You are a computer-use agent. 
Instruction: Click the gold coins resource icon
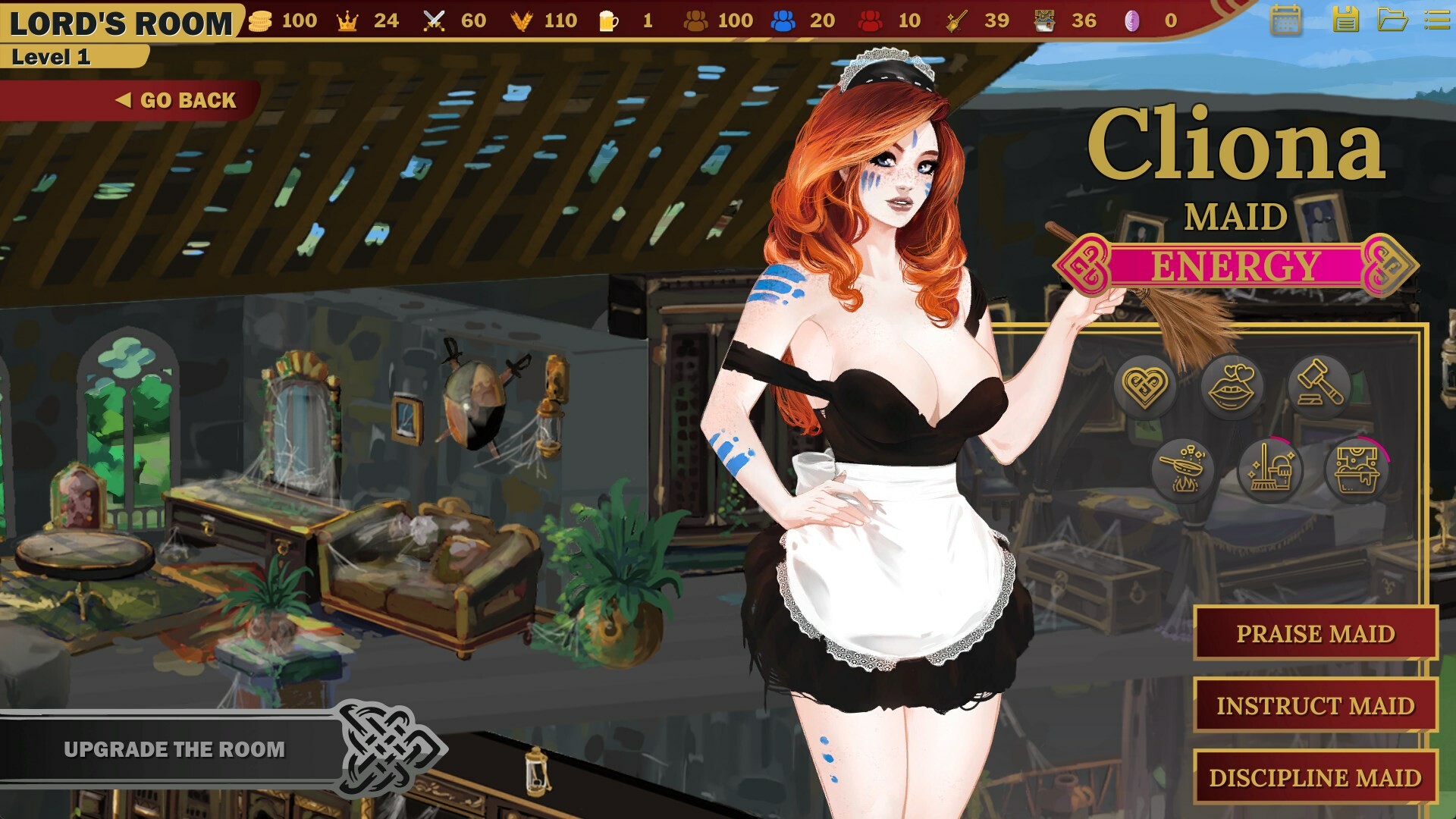click(x=262, y=21)
